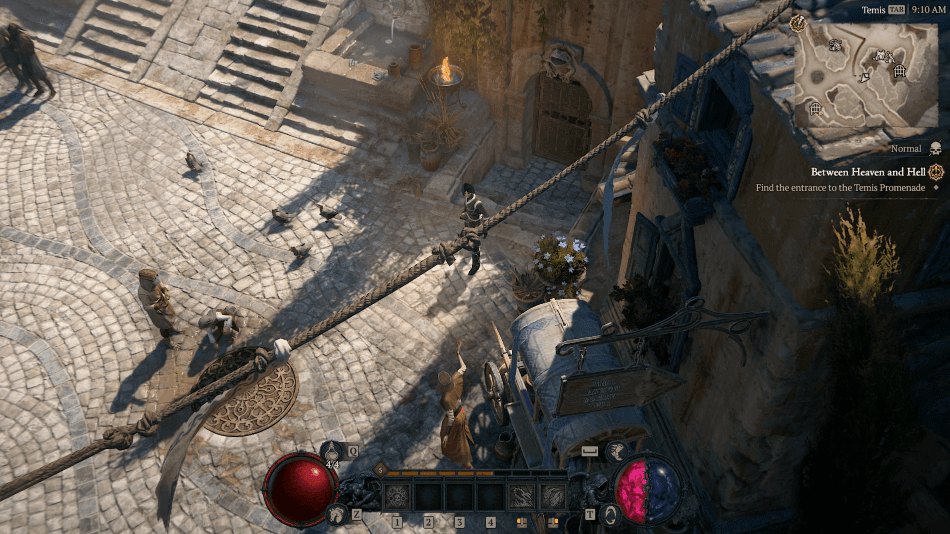The height and width of the screenshot is (534, 950).
Task: Click the horse mount icon
Action: point(336,513)
